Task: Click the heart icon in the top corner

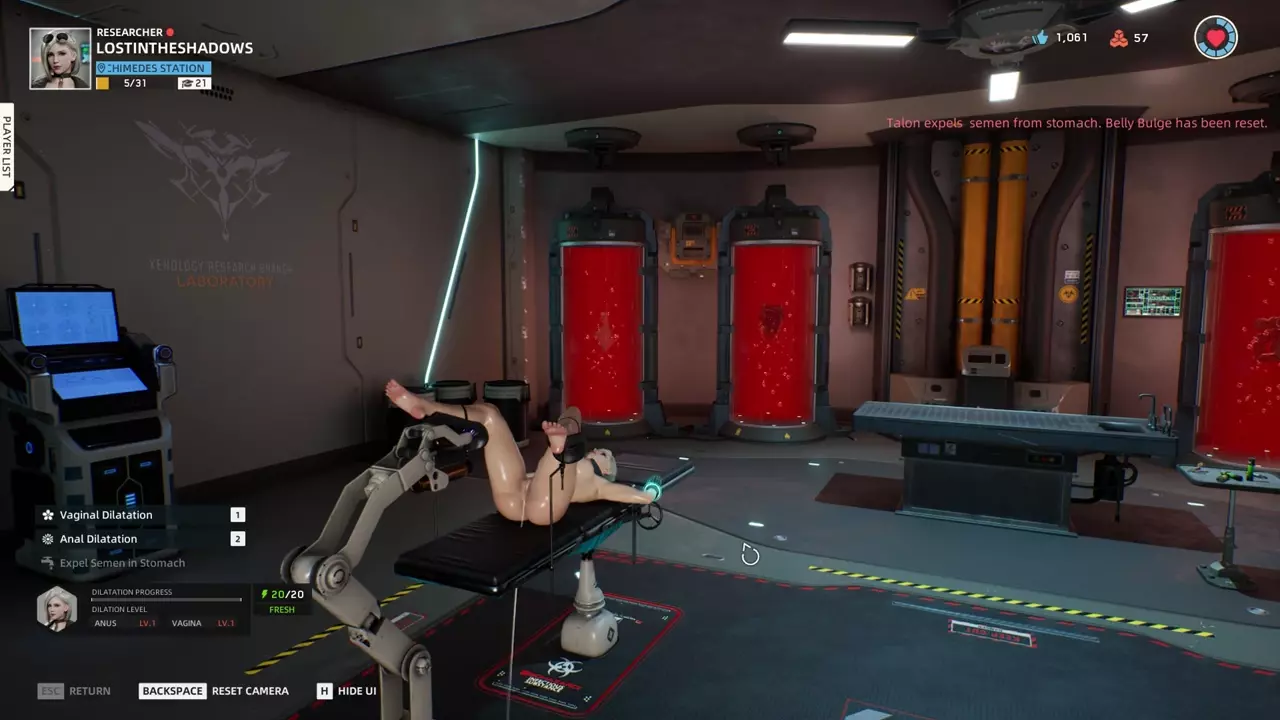Action: coord(1216,38)
